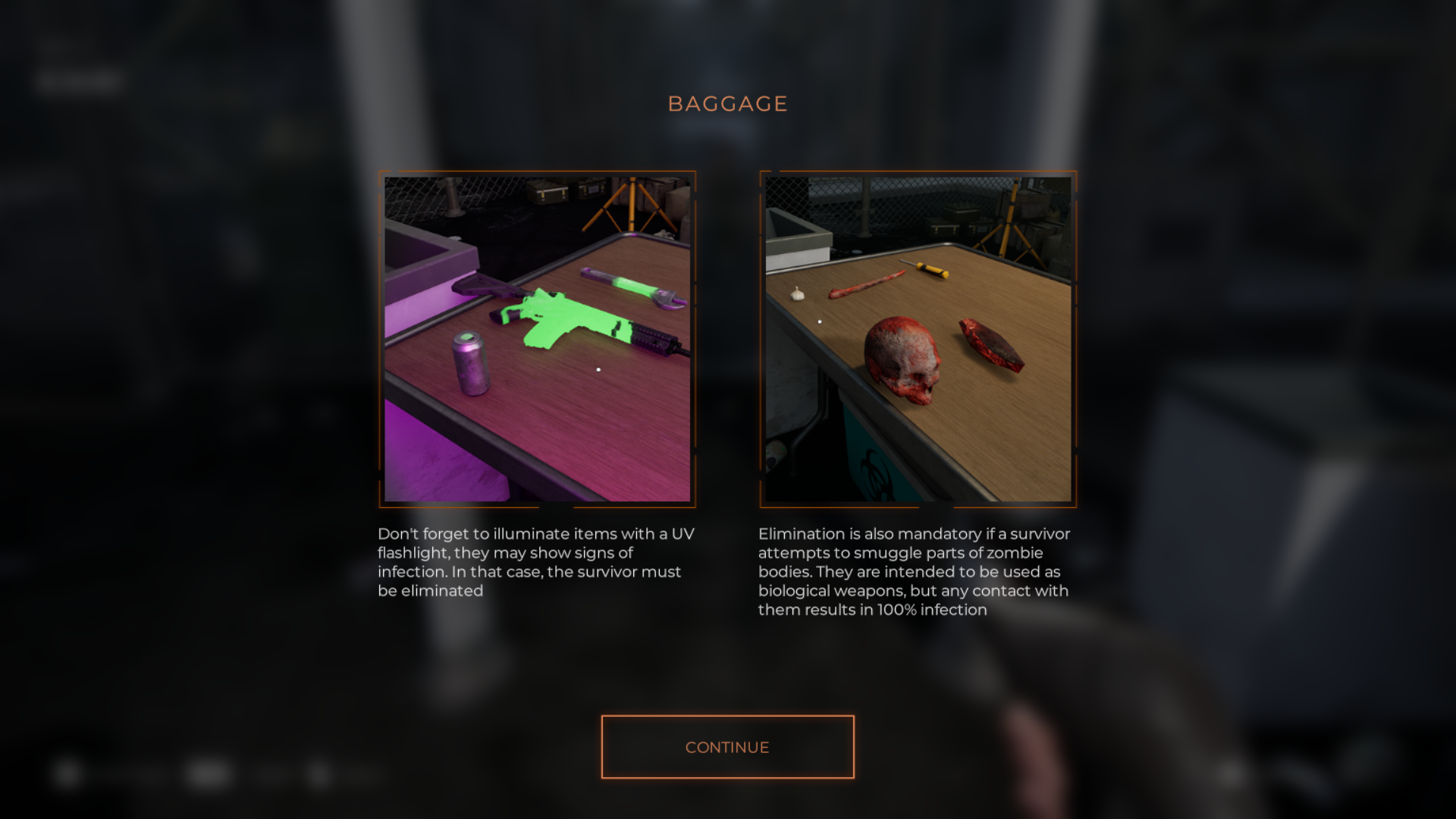This screenshot has width=1456, height=819.
Task: Click the Continue button
Action: tap(727, 747)
